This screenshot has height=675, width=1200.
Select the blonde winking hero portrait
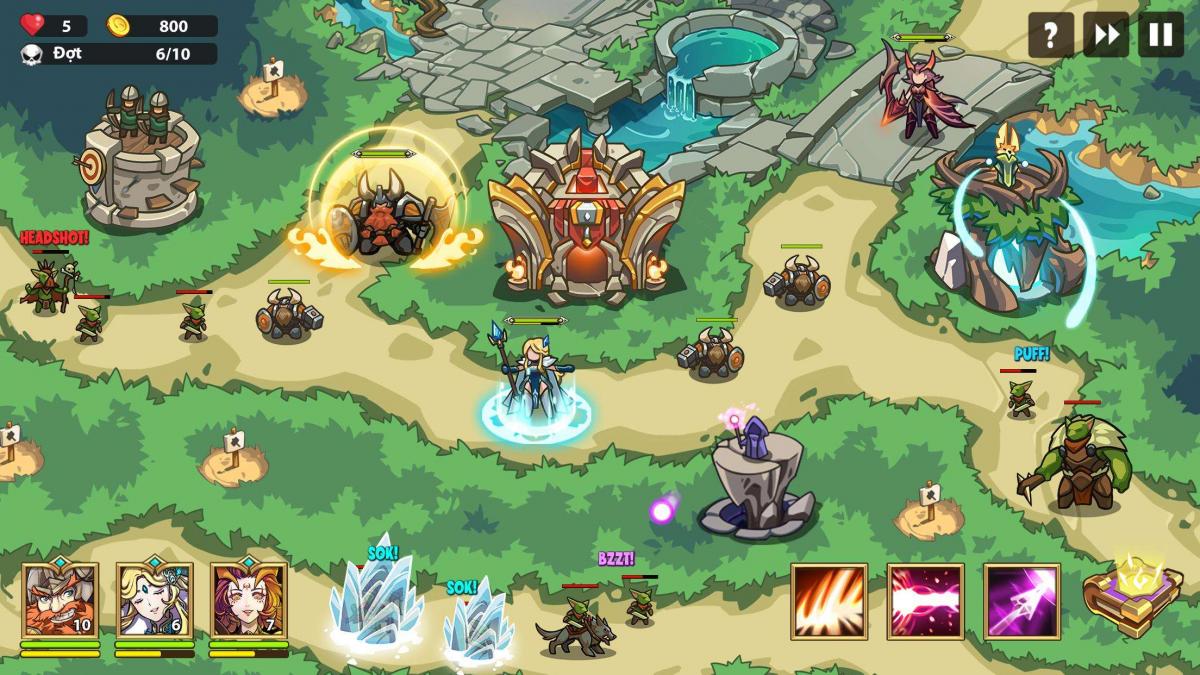(x=154, y=600)
